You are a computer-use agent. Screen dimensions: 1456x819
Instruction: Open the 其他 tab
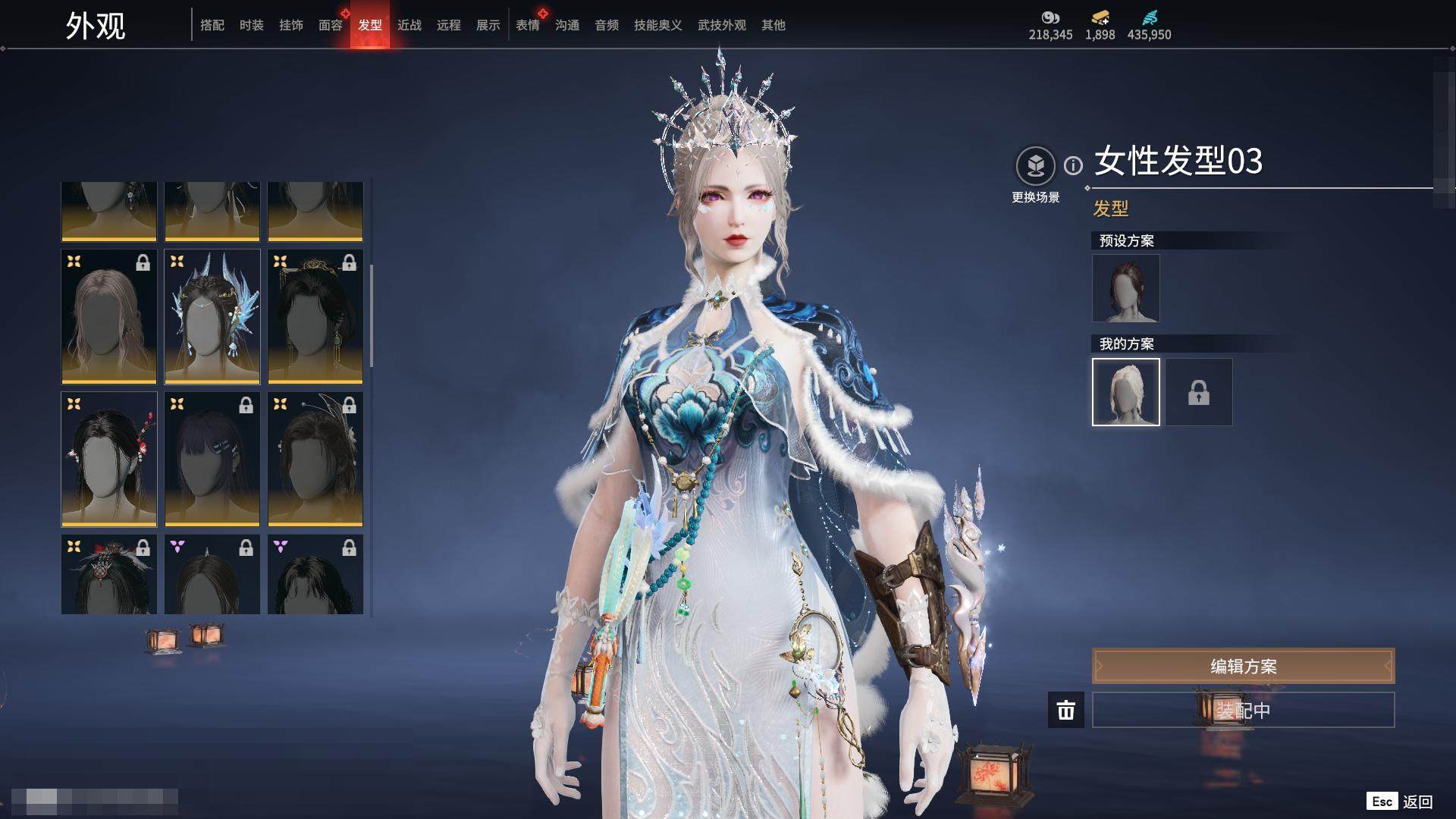(x=773, y=25)
